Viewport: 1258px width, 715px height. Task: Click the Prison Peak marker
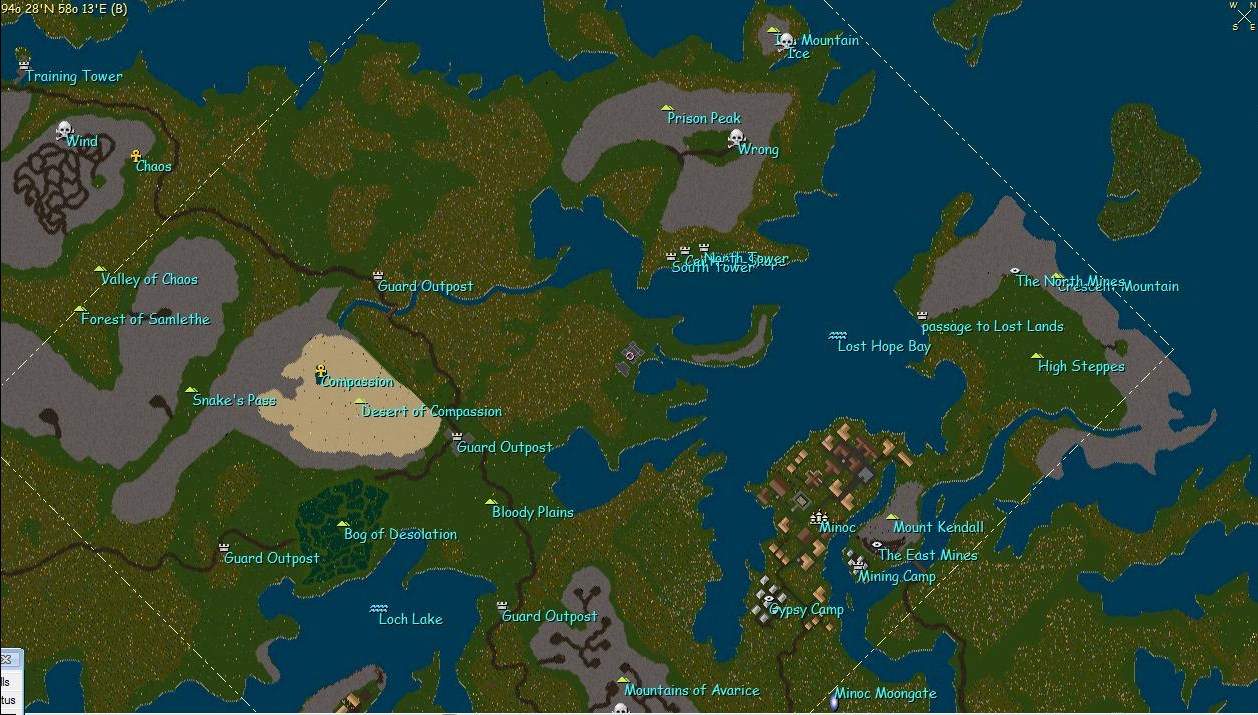click(x=666, y=108)
